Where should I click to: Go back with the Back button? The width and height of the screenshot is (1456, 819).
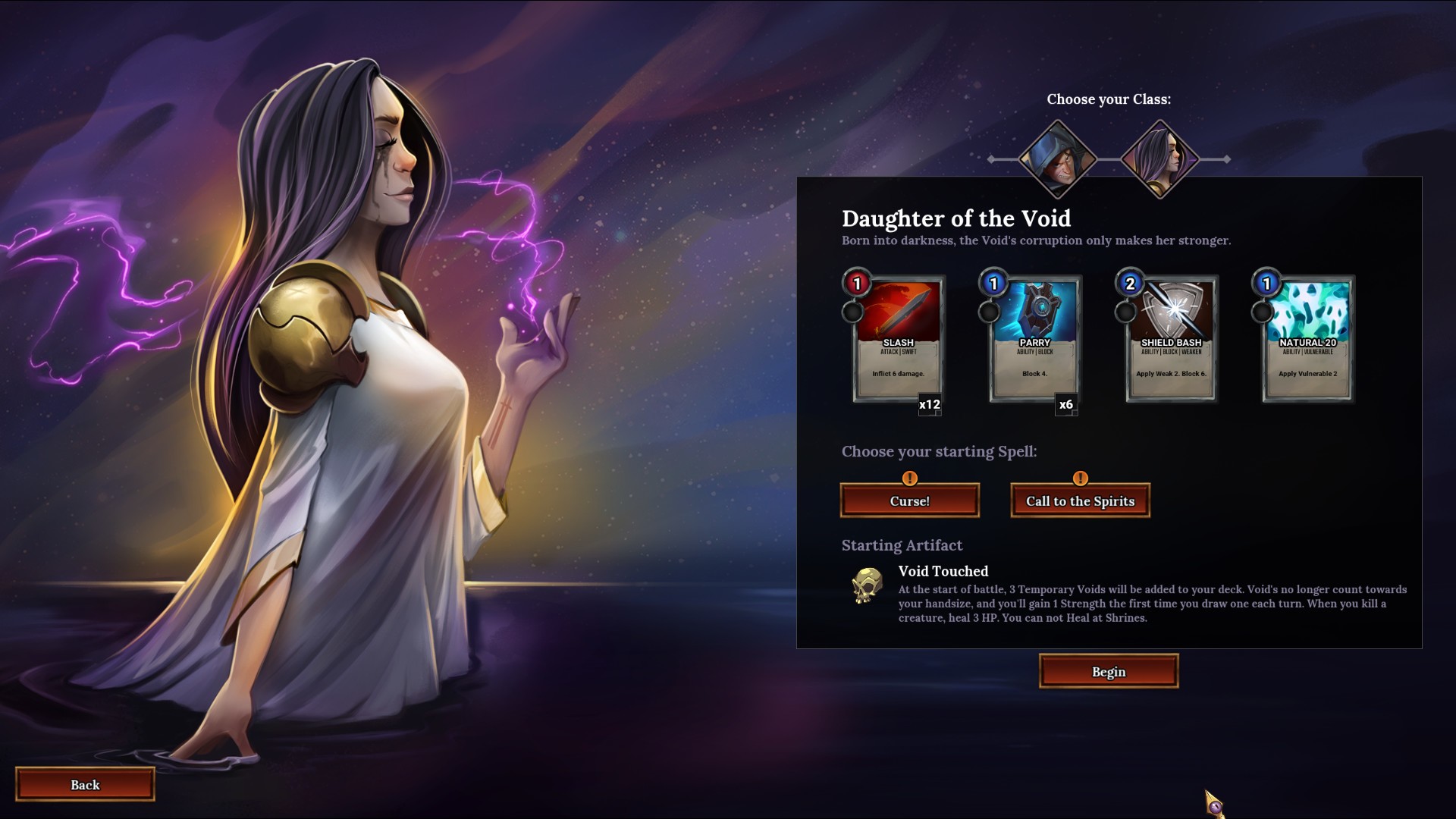85,785
